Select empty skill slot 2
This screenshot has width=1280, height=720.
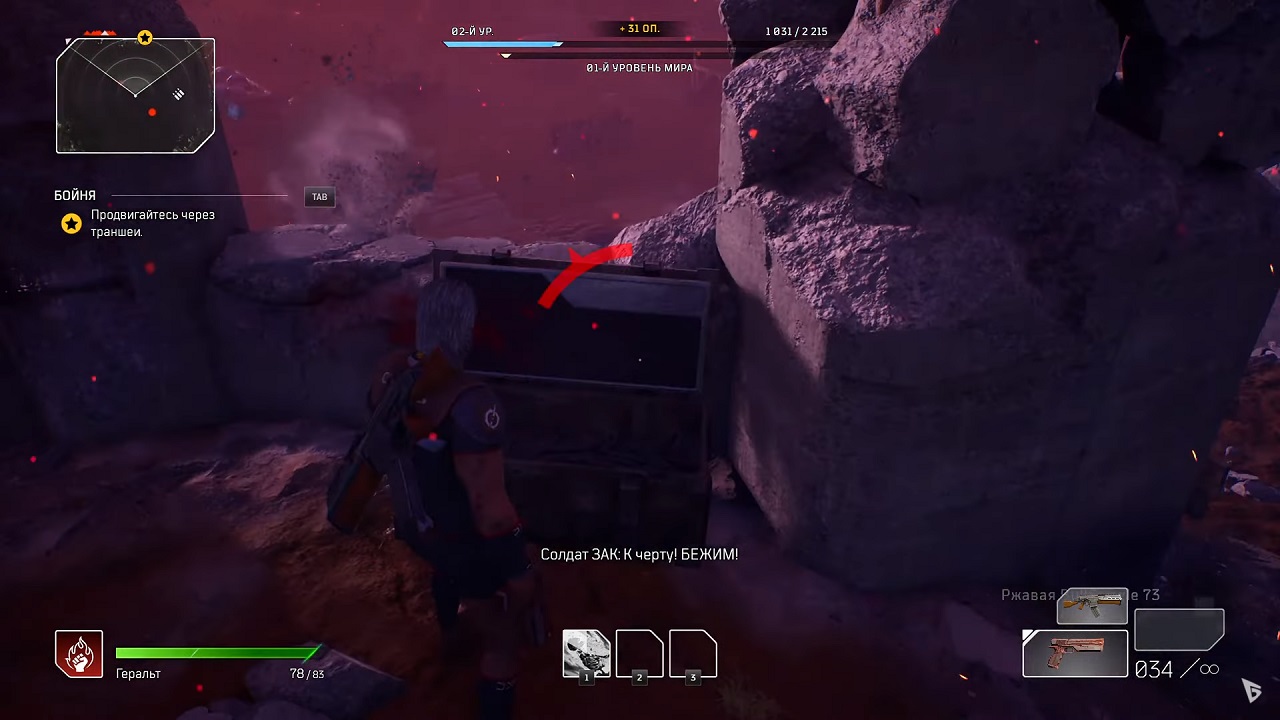pyautogui.click(x=640, y=654)
